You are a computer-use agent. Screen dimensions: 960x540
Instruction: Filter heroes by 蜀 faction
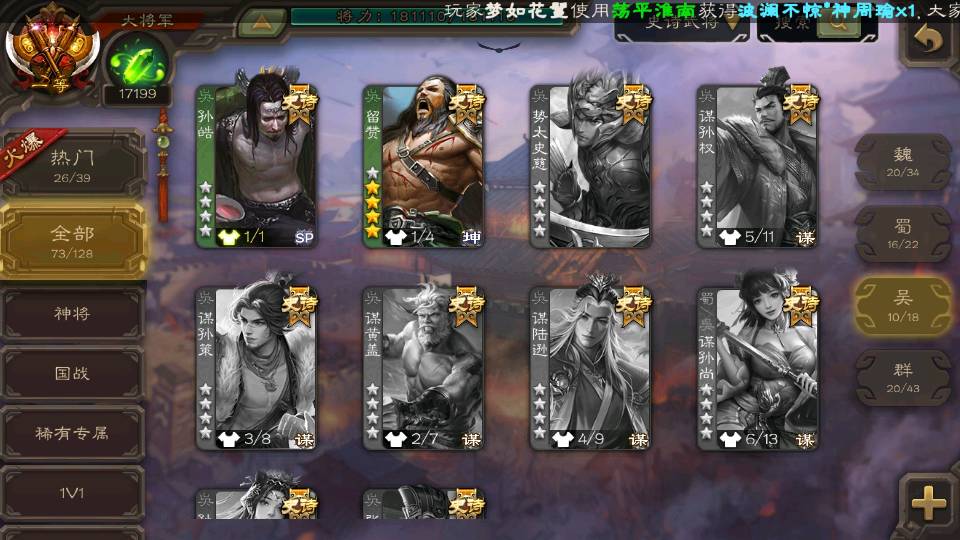click(902, 234)
